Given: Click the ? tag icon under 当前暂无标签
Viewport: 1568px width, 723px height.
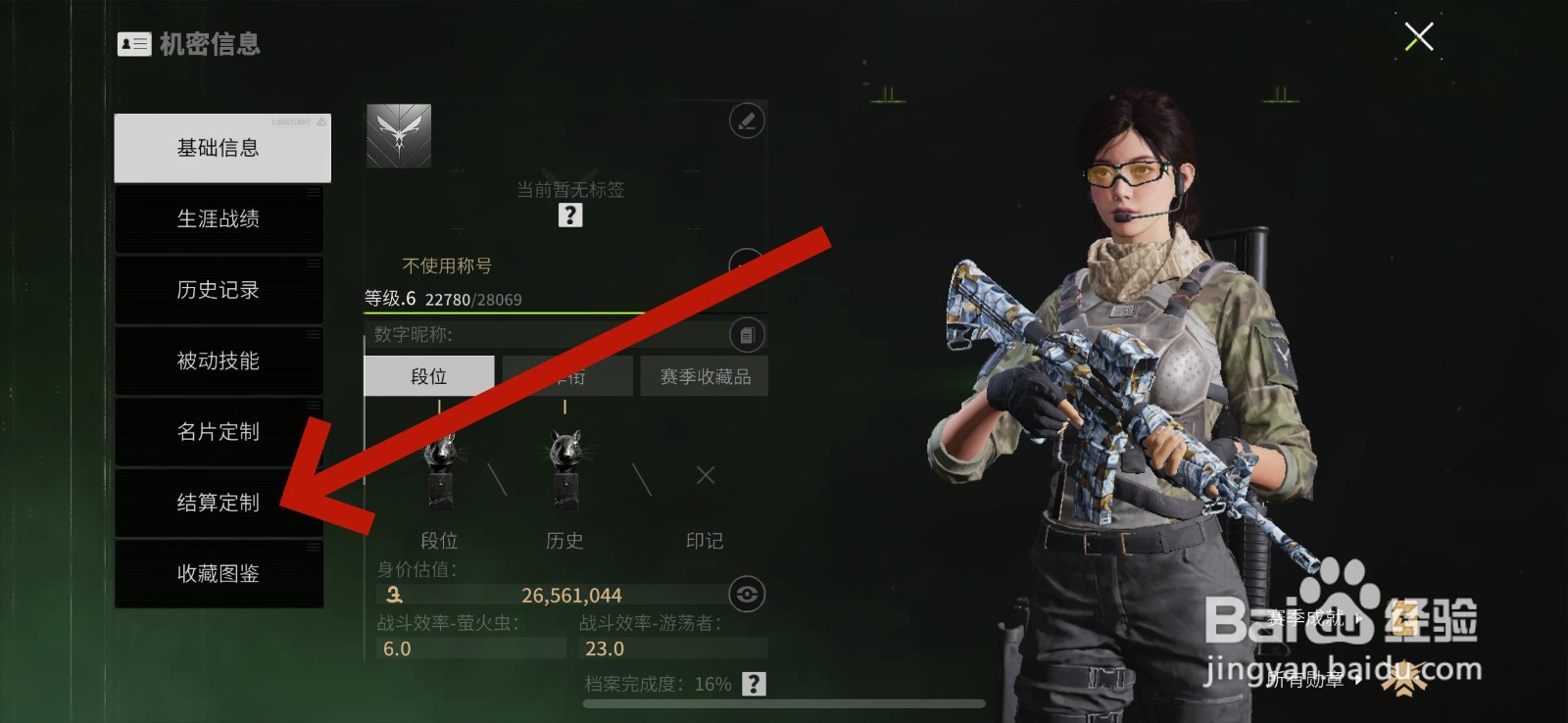Looking at the screenshot, I should 570,215.
